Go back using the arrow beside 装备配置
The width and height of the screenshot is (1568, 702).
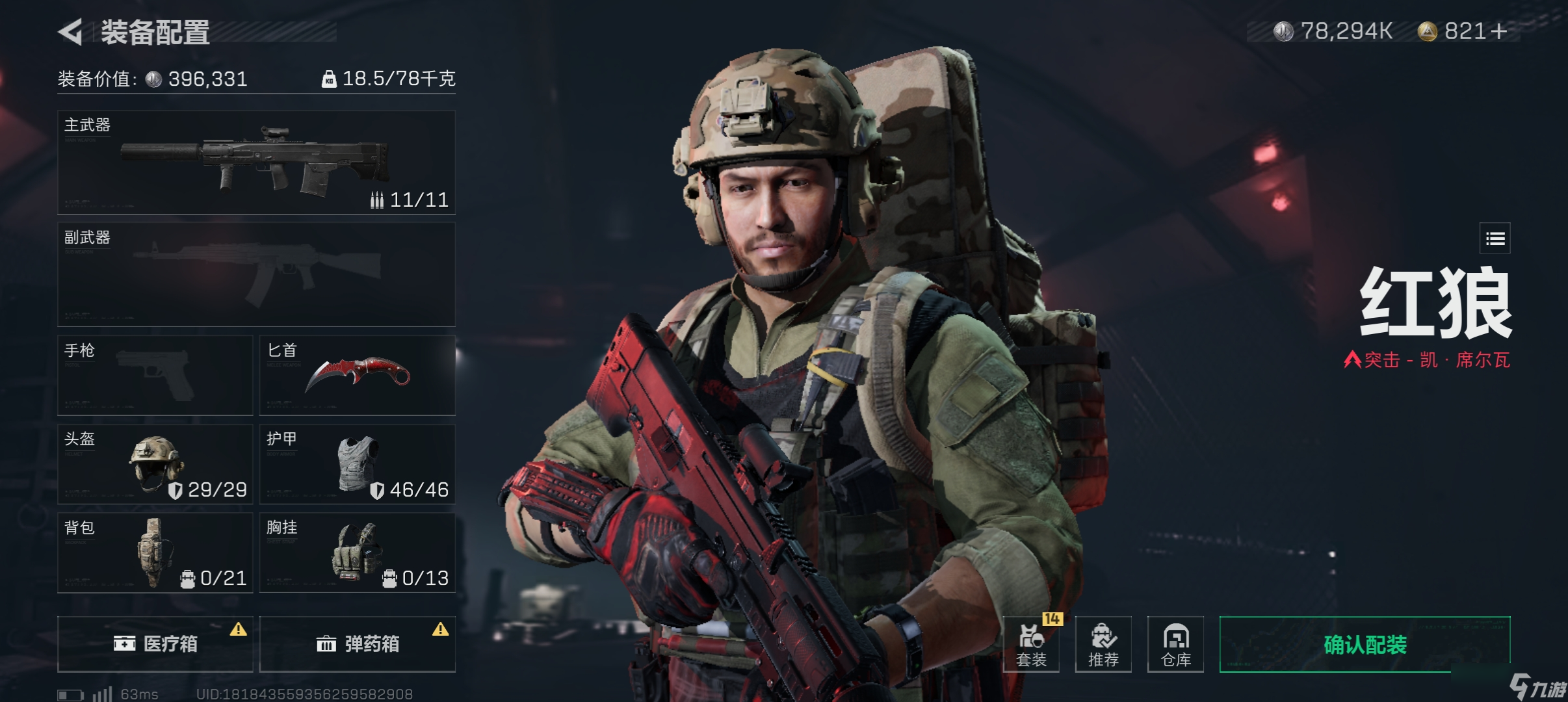coord(71,32)
